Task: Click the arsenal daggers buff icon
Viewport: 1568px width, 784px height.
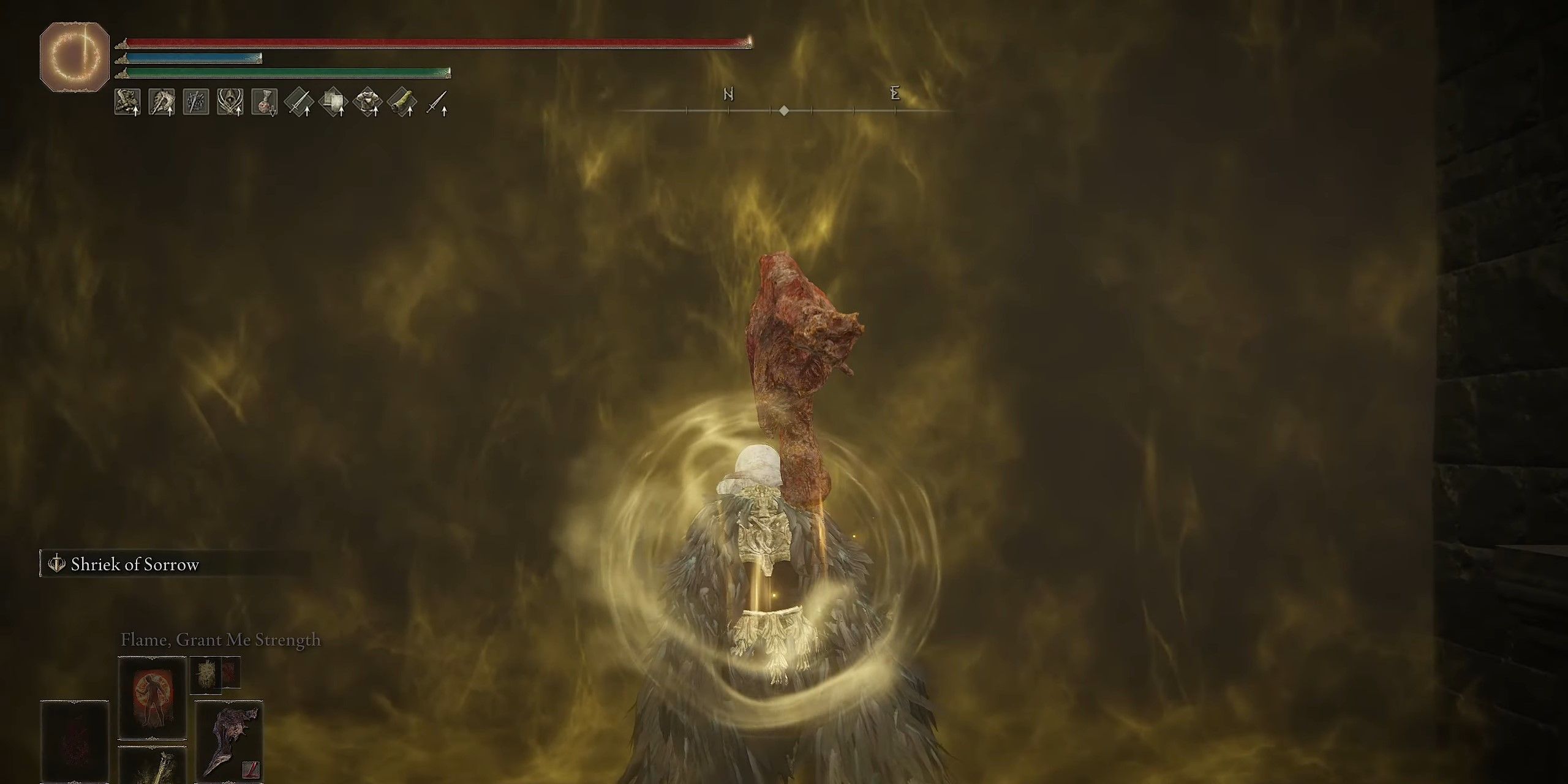Action: point(197,103)
